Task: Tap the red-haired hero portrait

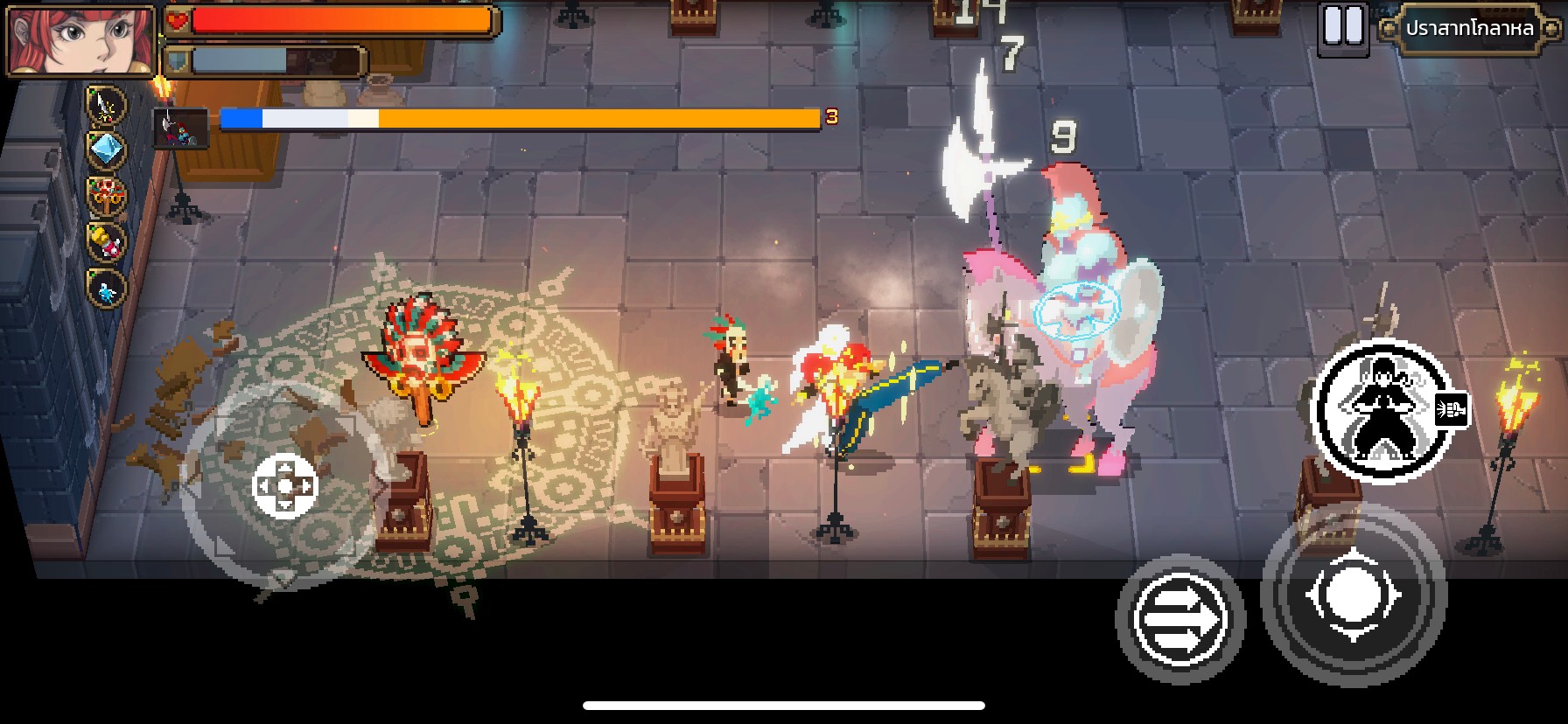Action: pyautogui.click(x=80, y=40)
